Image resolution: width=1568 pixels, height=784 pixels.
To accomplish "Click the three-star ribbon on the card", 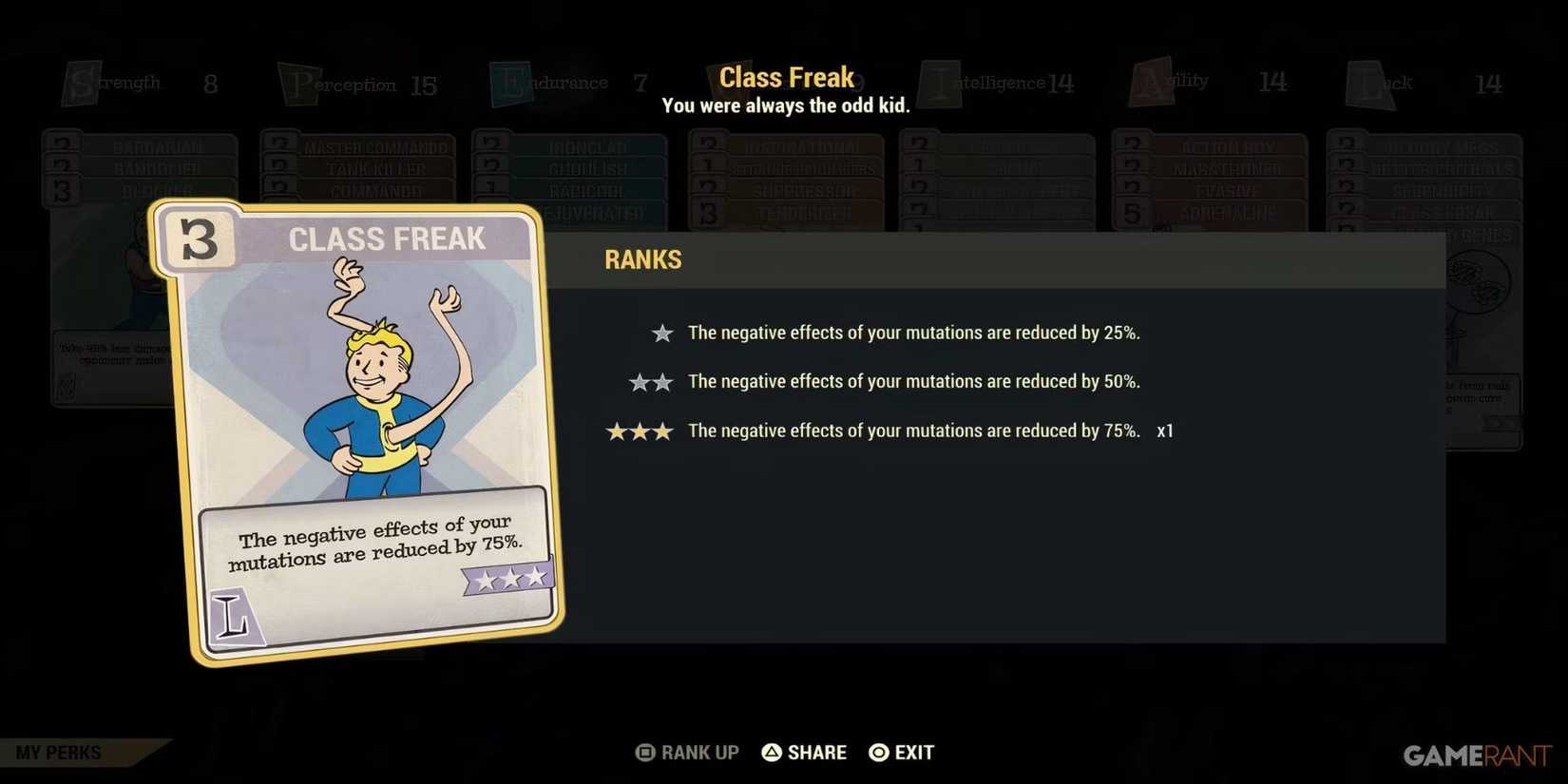I will point(508,576).
